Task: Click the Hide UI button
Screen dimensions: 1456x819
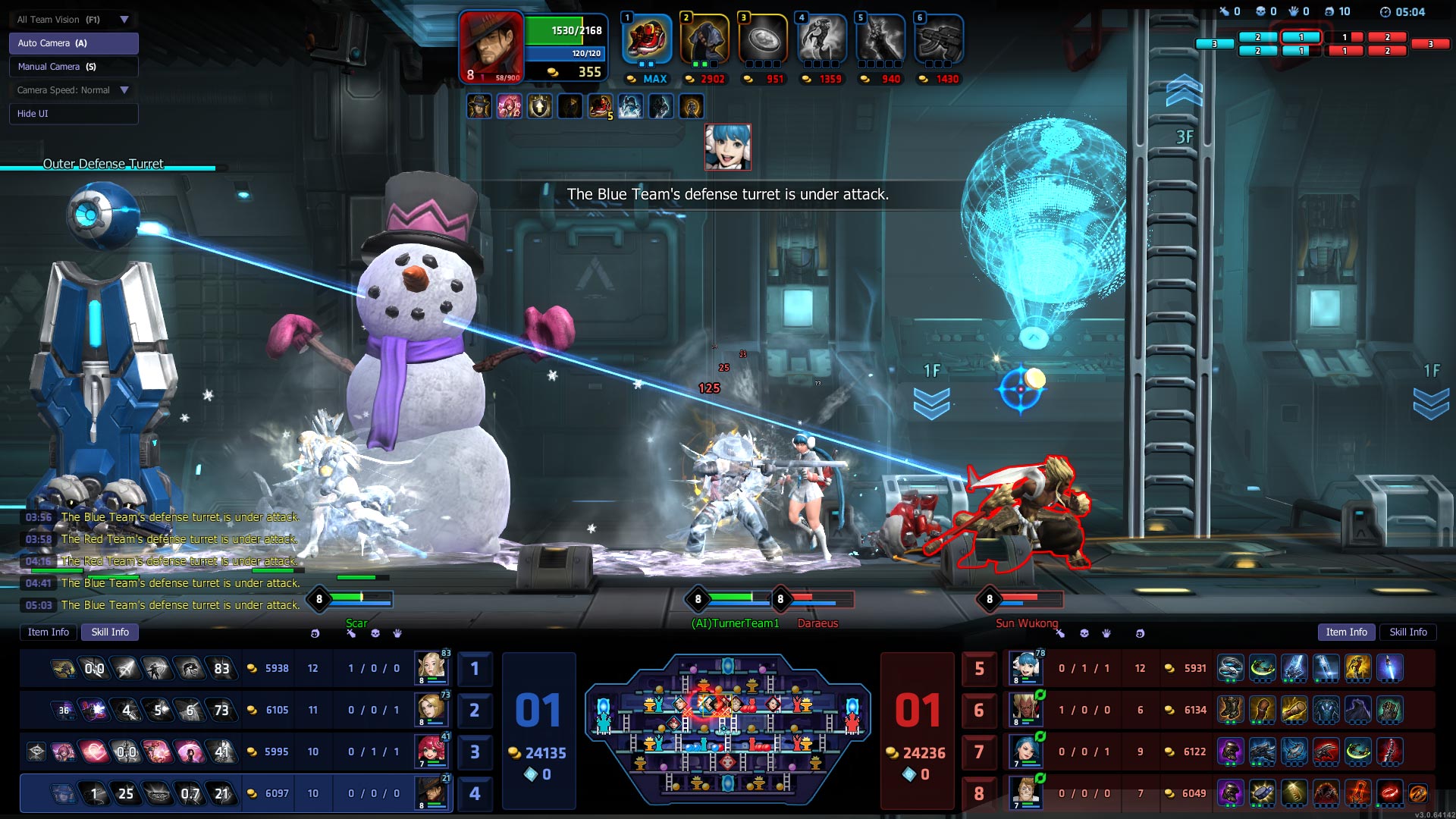Action: click(73, 114)
